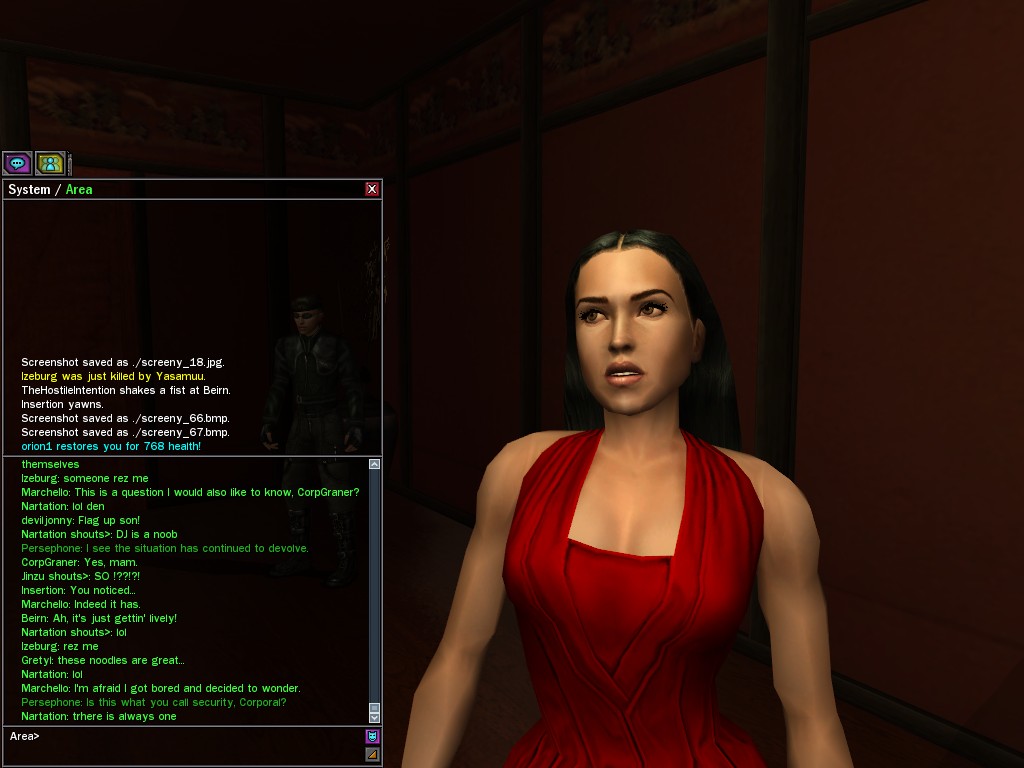Click the chat window resize corner icon
Viewport: 1024px width, 768px height.
click(x=372, y=754)
